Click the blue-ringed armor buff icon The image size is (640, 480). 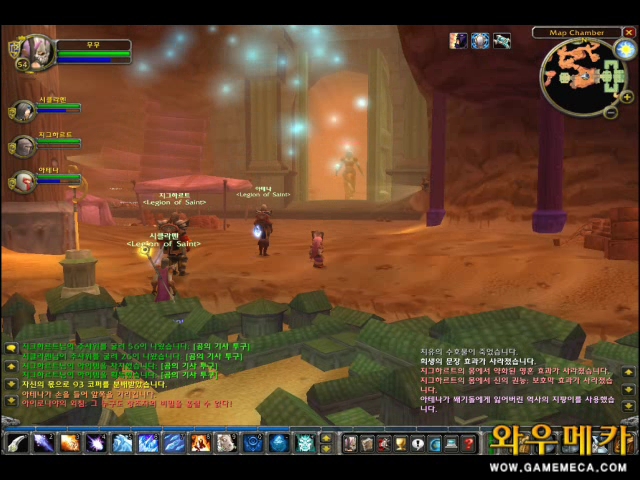[x=480, y=41]
